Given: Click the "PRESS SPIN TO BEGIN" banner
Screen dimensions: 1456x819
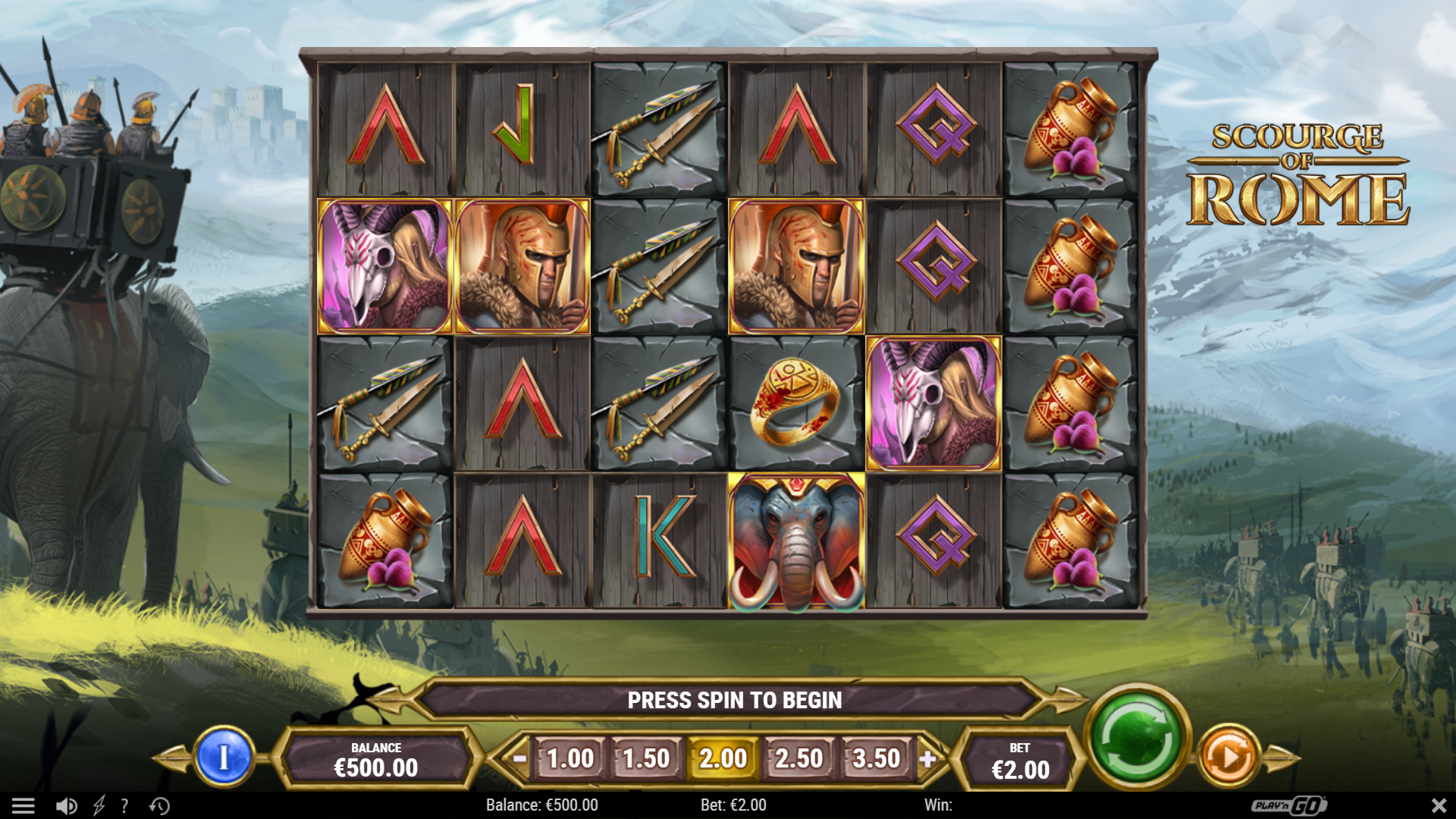Looking at the screenshot, I should [x=734, y=700].
